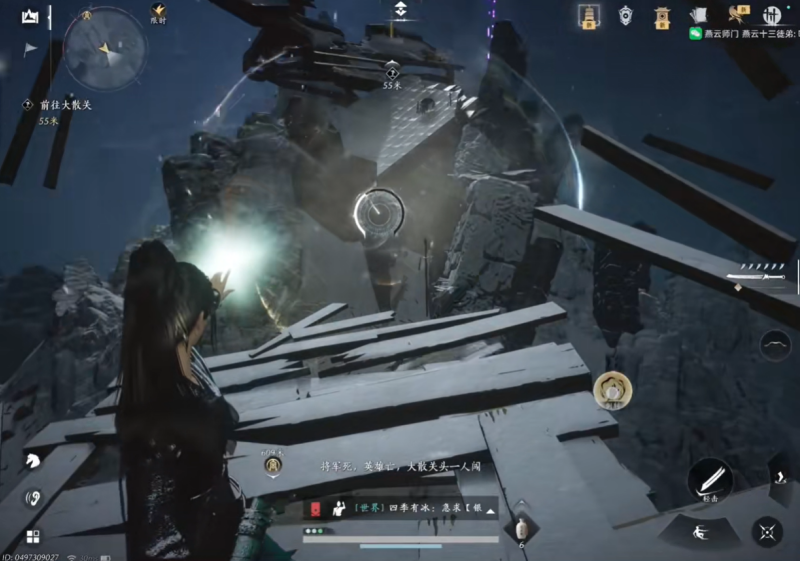Viewport: 800px width, 561px height.
Task: Activate the bow weapon button
Action: pyautogui.click(x=774, y=346)
